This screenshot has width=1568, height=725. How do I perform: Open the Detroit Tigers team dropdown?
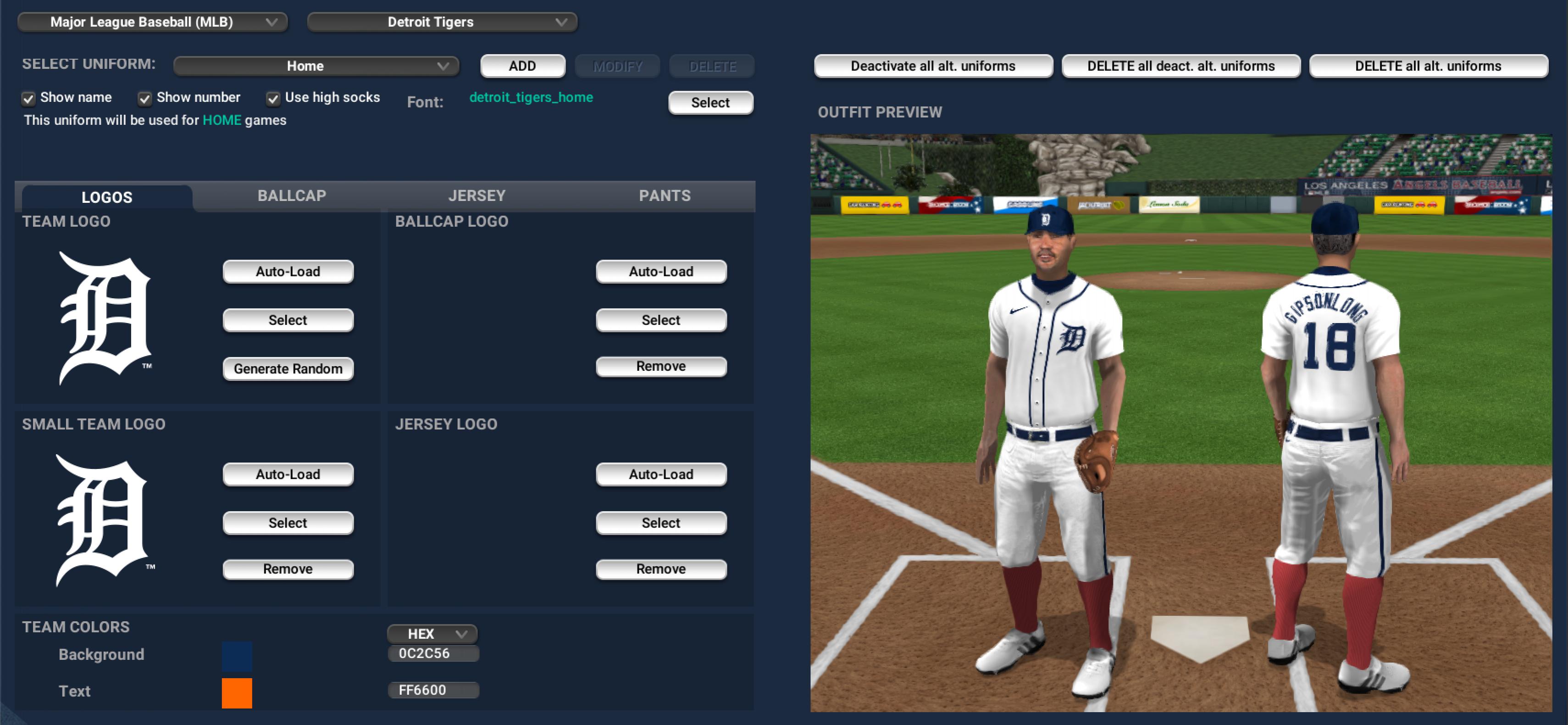click(442, 22)
